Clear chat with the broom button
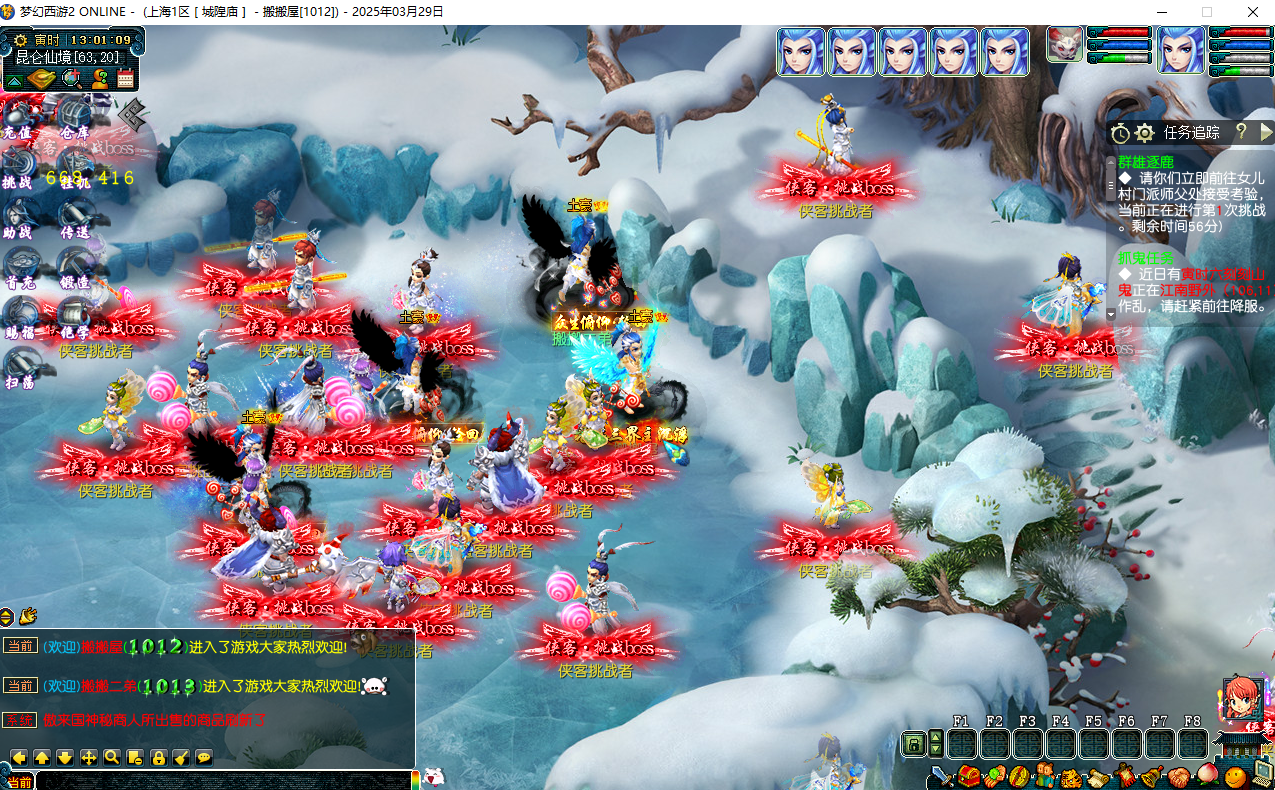Viewport: 1275px width, 790px height. [181, 757]
